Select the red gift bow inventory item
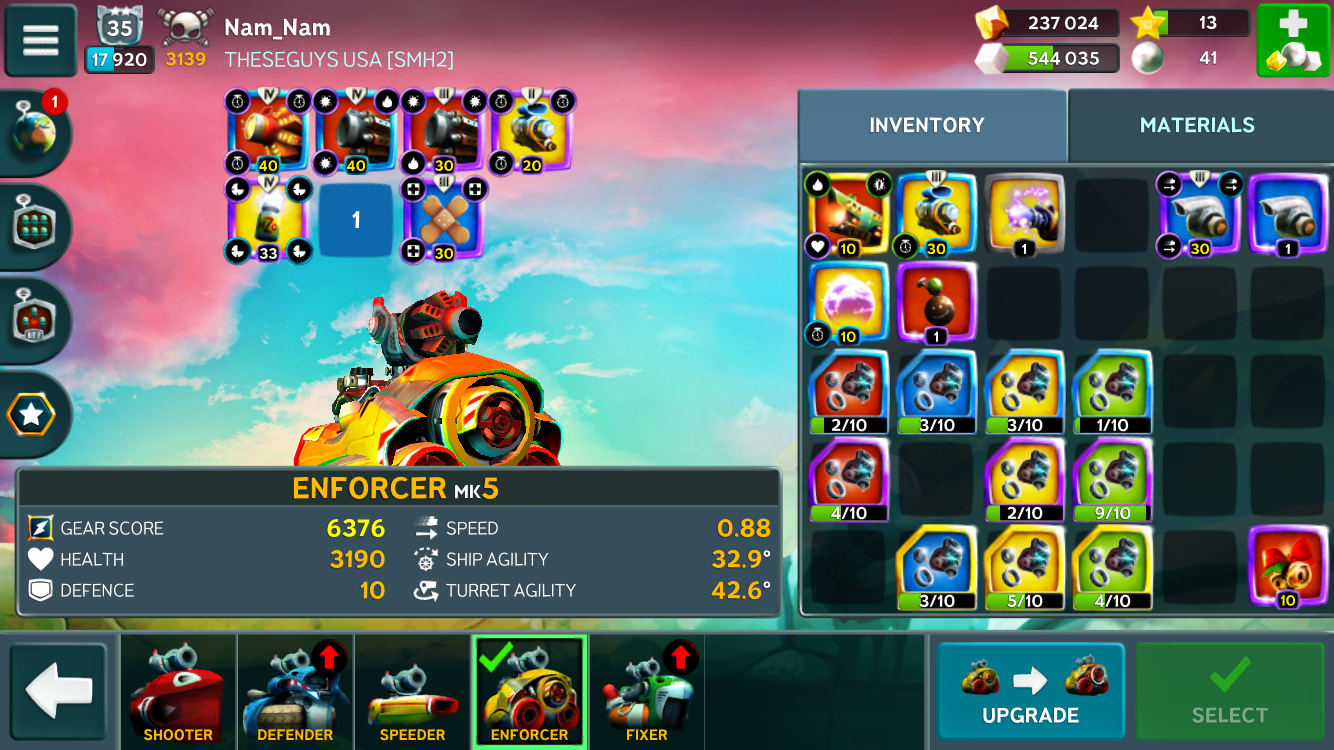 (x=1288, y=567)
